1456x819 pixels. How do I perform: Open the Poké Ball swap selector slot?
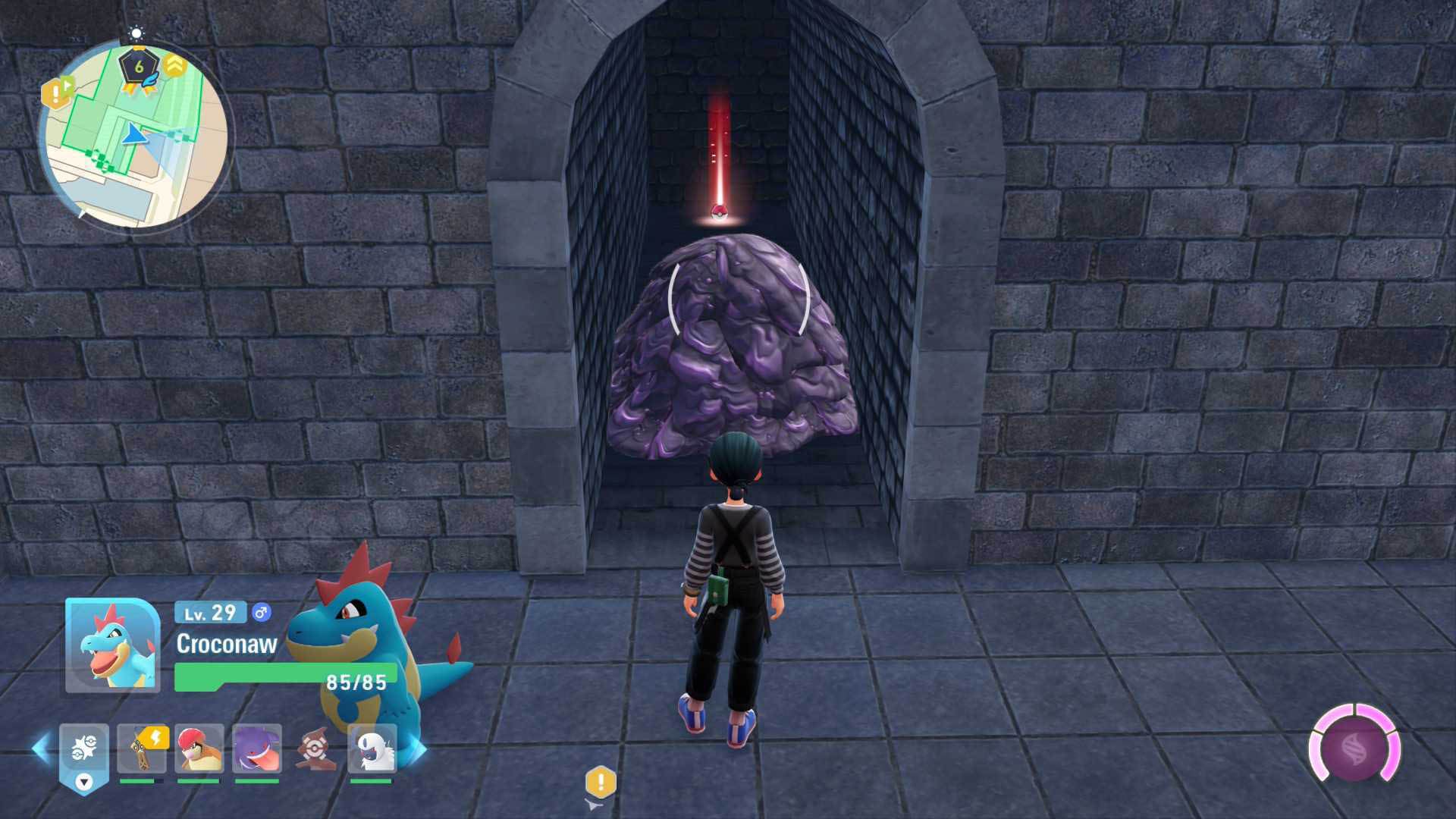(84, 754)
